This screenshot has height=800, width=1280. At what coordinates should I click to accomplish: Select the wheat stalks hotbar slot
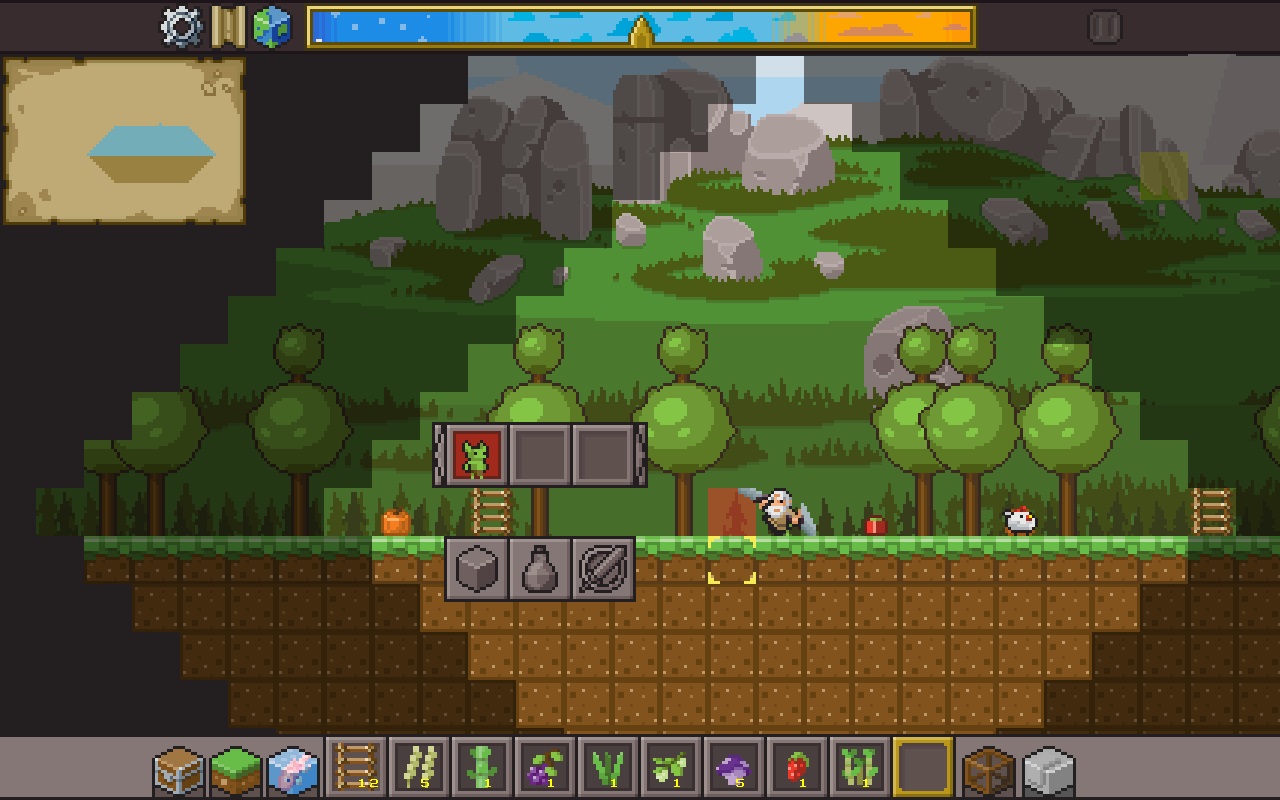[419, 768]
